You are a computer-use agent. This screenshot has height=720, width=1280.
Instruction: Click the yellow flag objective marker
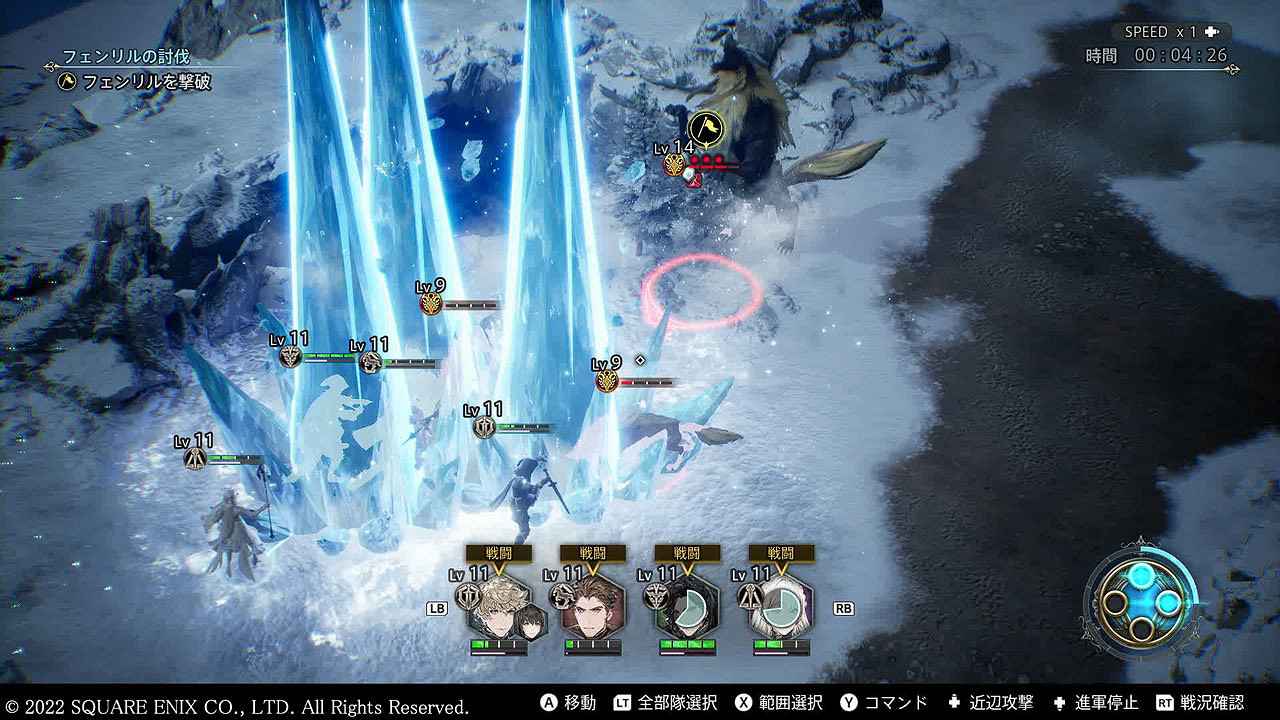(703, 127)
